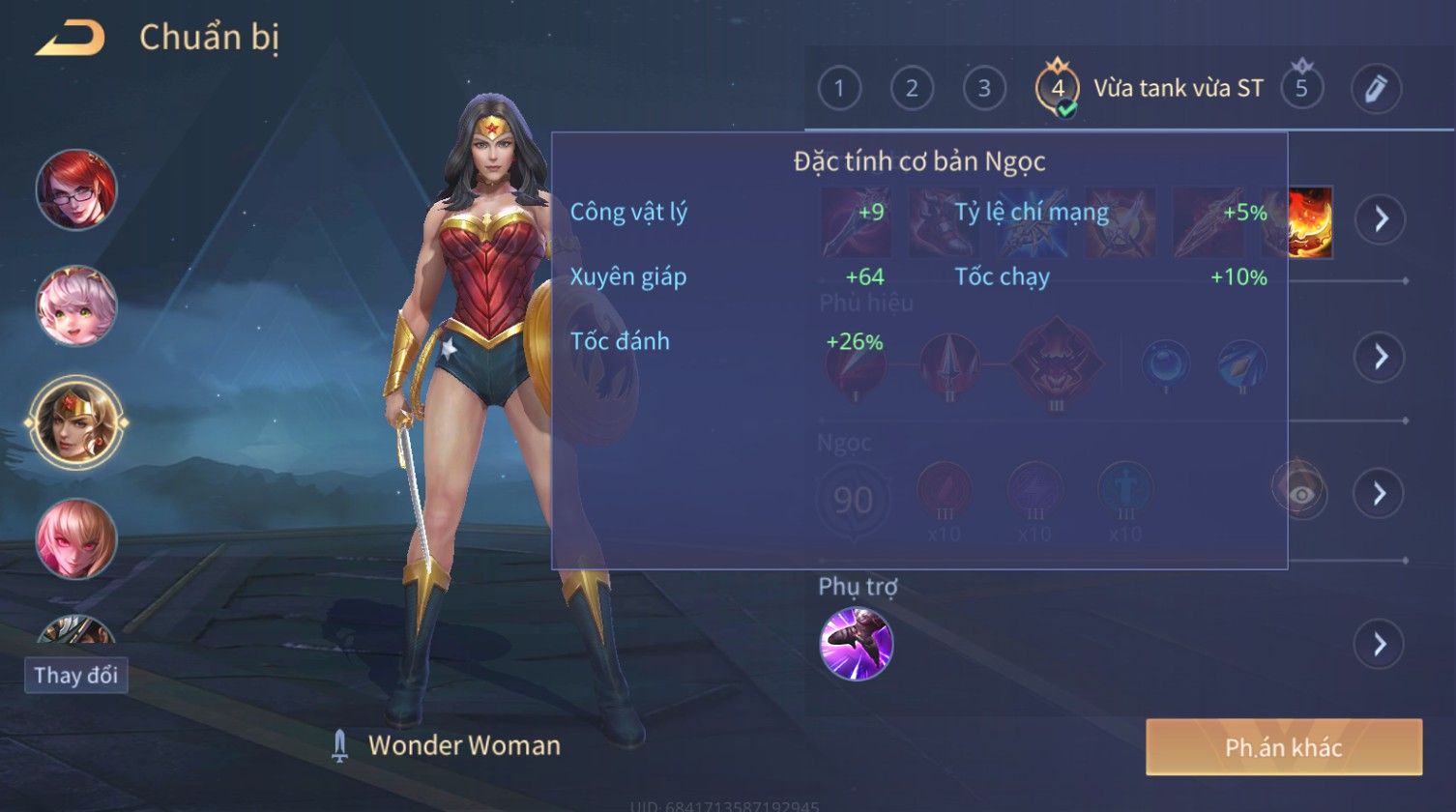Click the Thay đổi hero button
Viewport: 1456px width, 812px height.
click(76, 675)
